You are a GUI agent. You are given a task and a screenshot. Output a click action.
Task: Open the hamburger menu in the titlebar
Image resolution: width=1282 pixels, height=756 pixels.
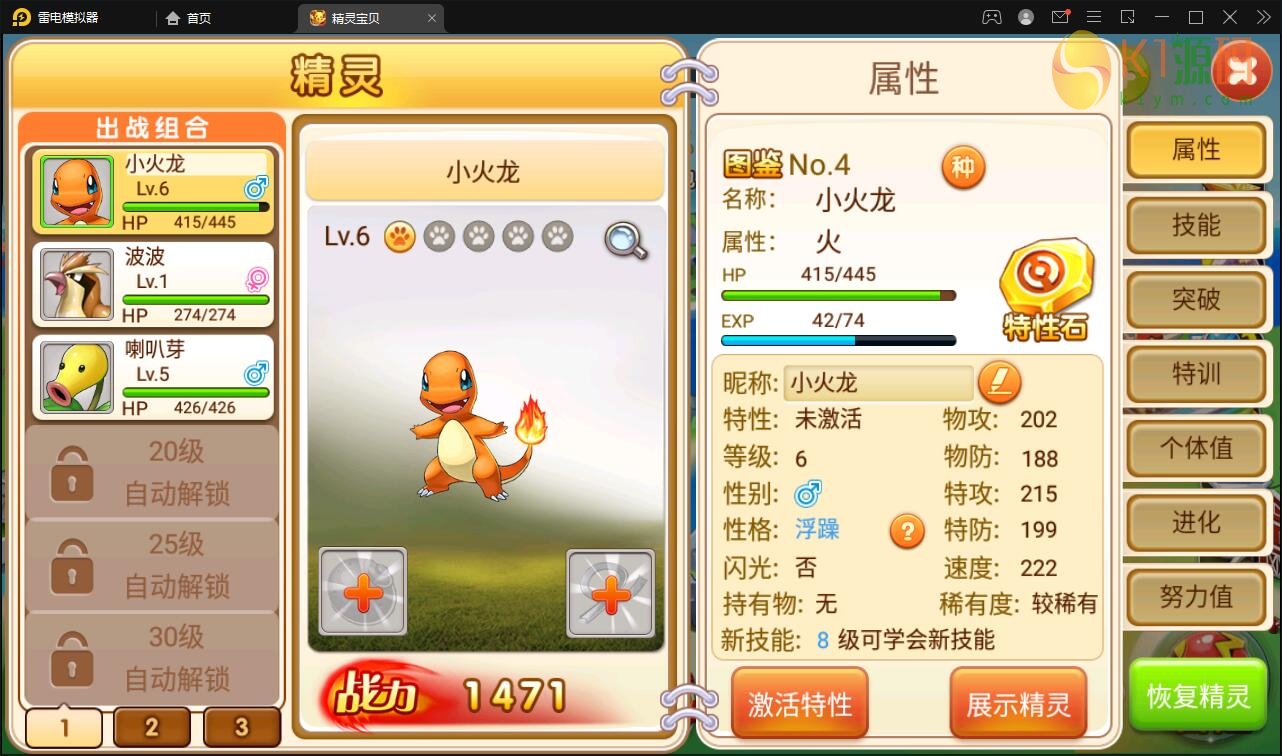point(1095,17)
